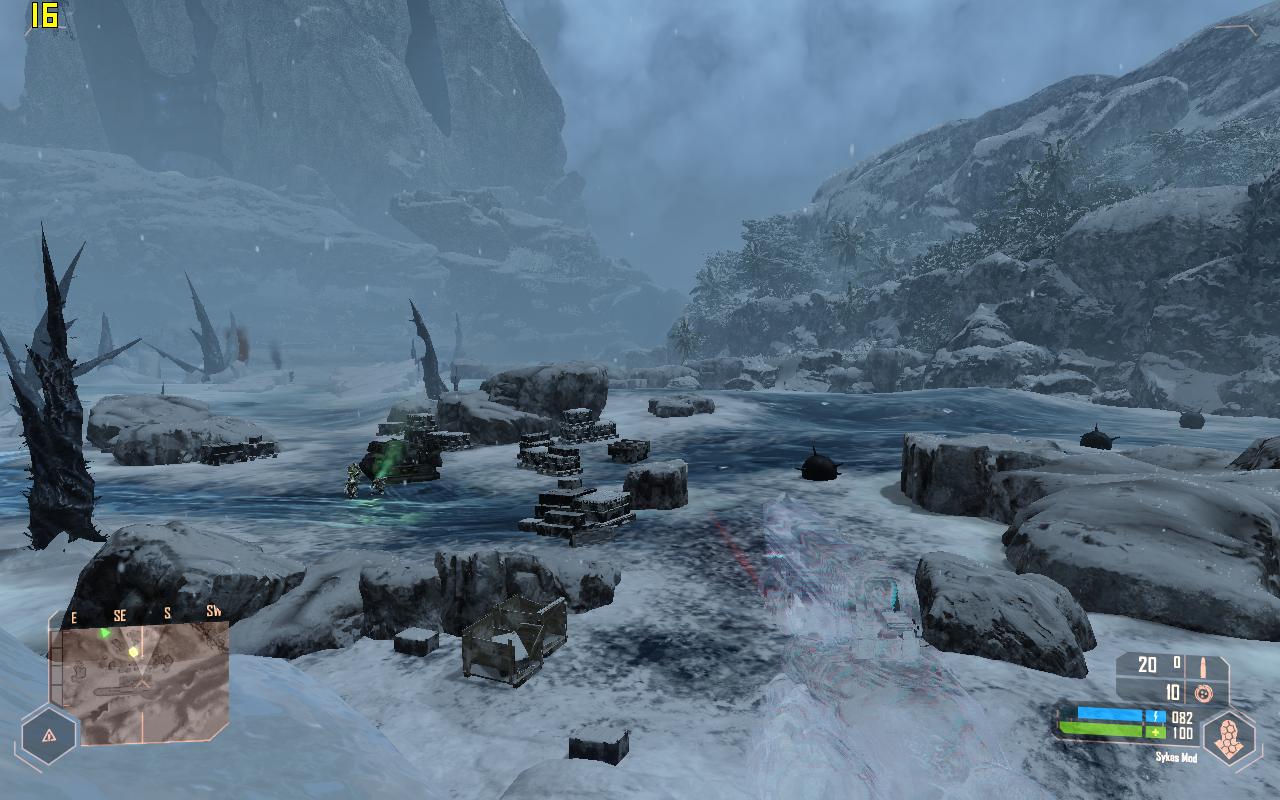Image resolution: width=1280 pixels, height=800 pixels.
Task: Click the armor suit mode hexagon
Action: (1228, 738)
